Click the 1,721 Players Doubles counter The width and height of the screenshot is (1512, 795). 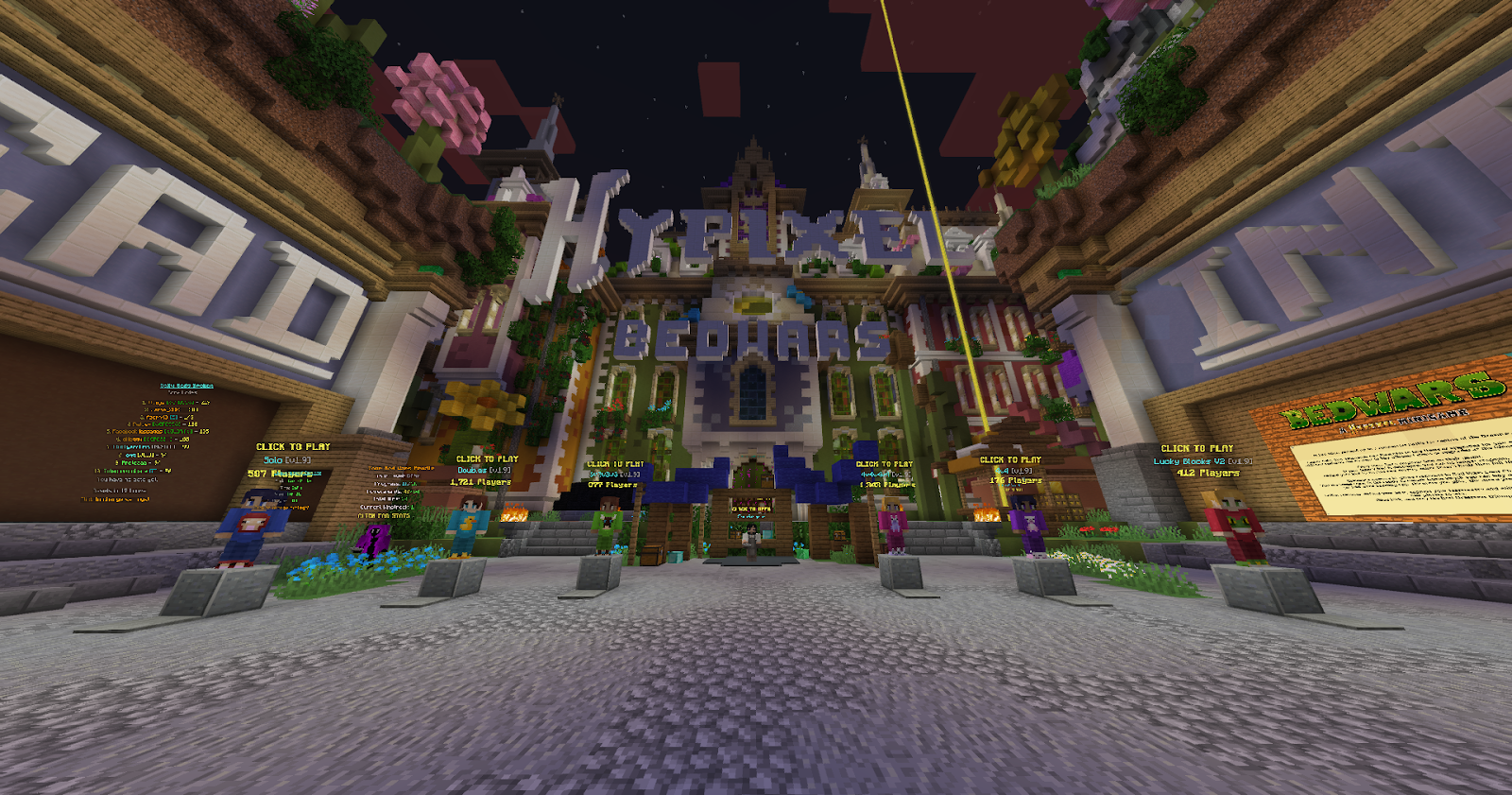[481, 482]
